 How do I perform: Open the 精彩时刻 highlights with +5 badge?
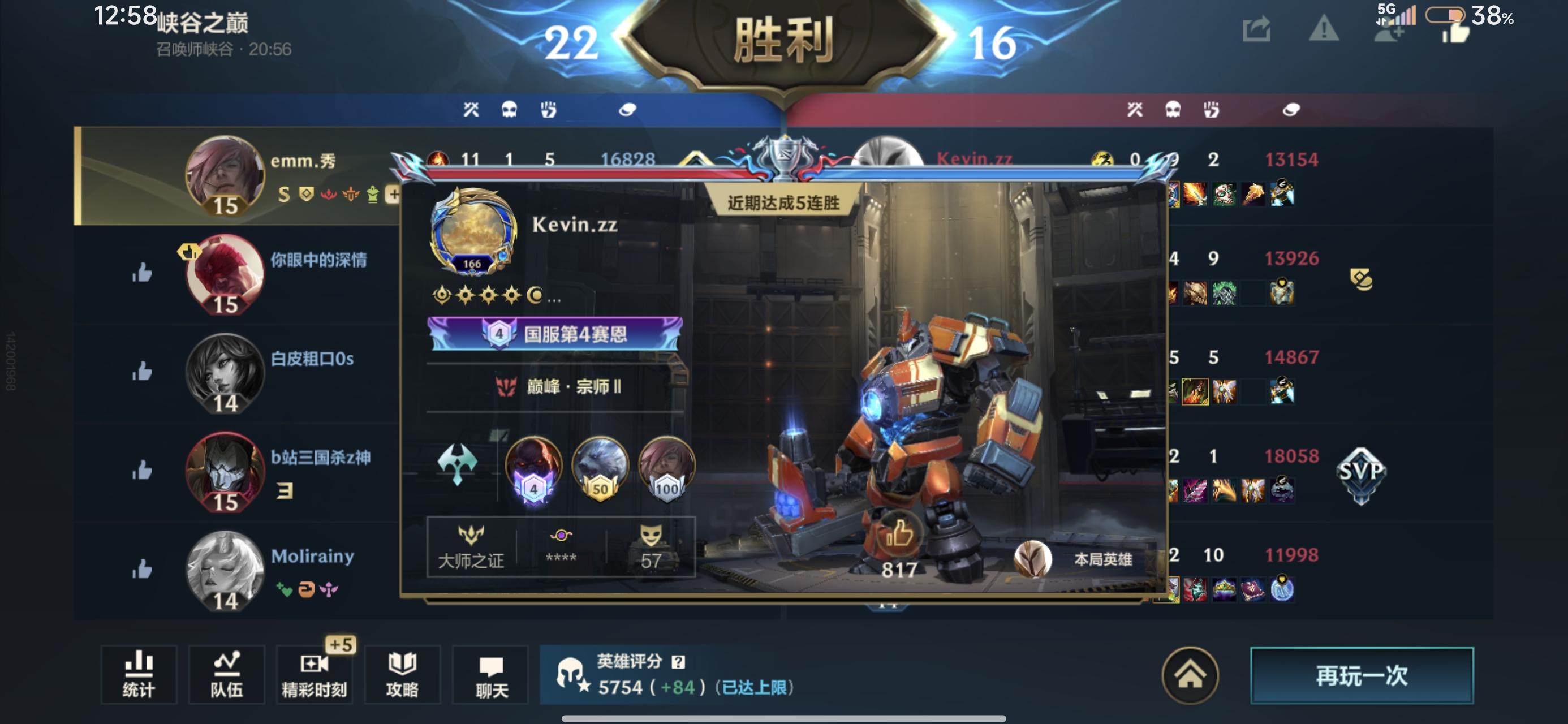point(314,675)
